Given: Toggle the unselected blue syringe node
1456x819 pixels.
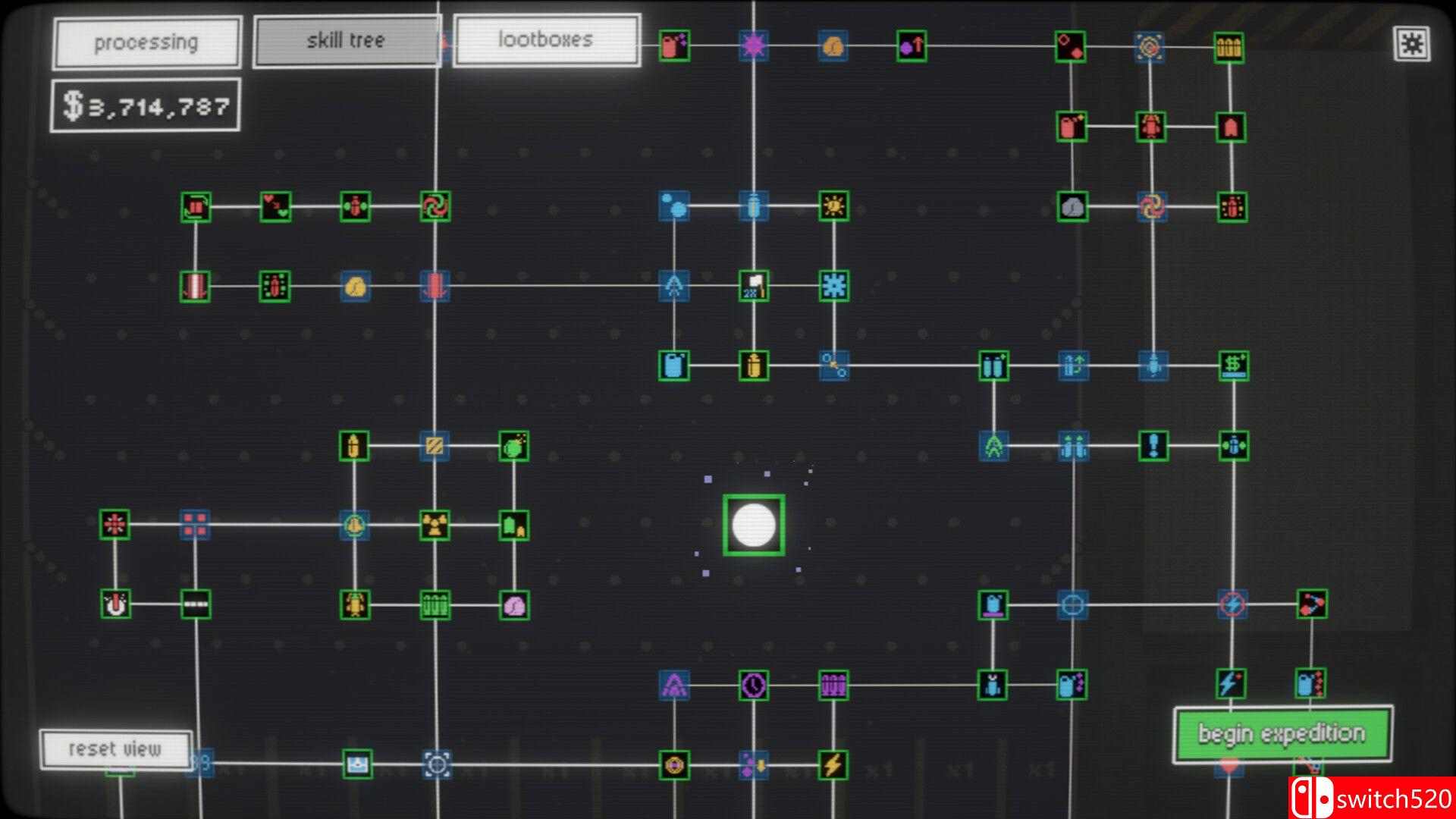Looking at the screenshot, I should [x=753, y=207].
